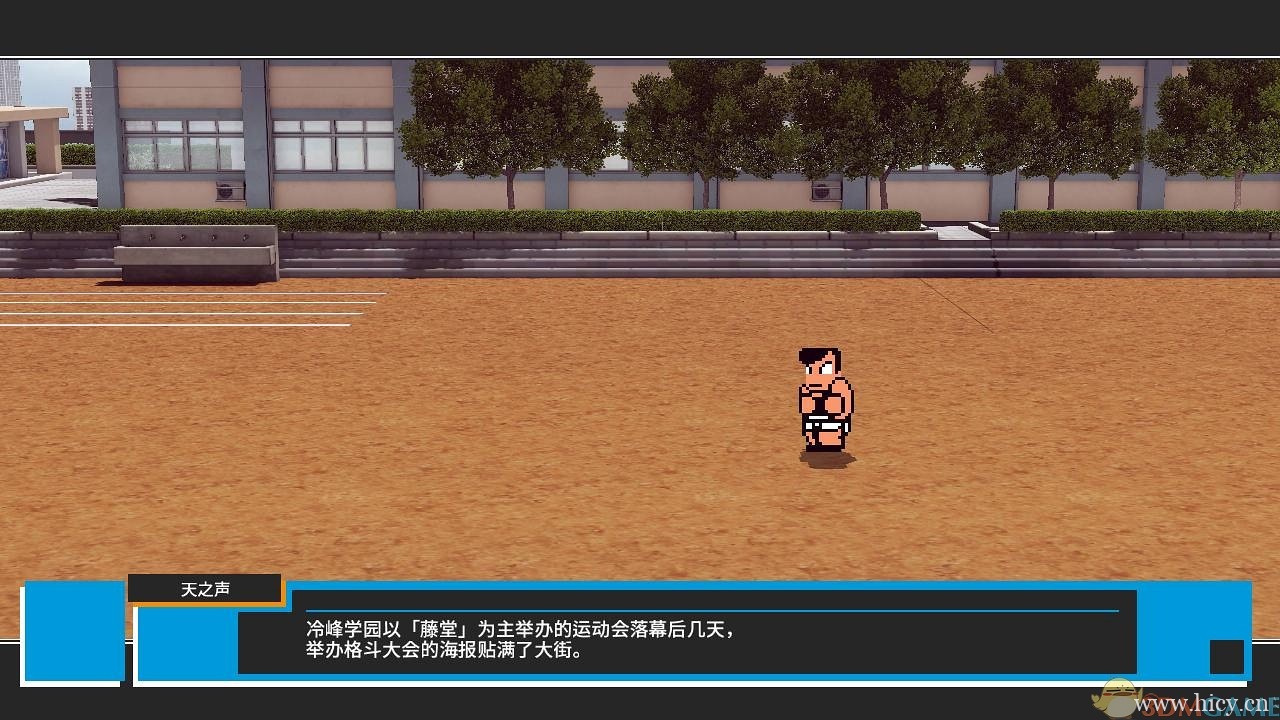Image resolution: width=1280 pixels, height=720 pixels.
Task: Click the stone bench by the track
Action: coord(195,253)
